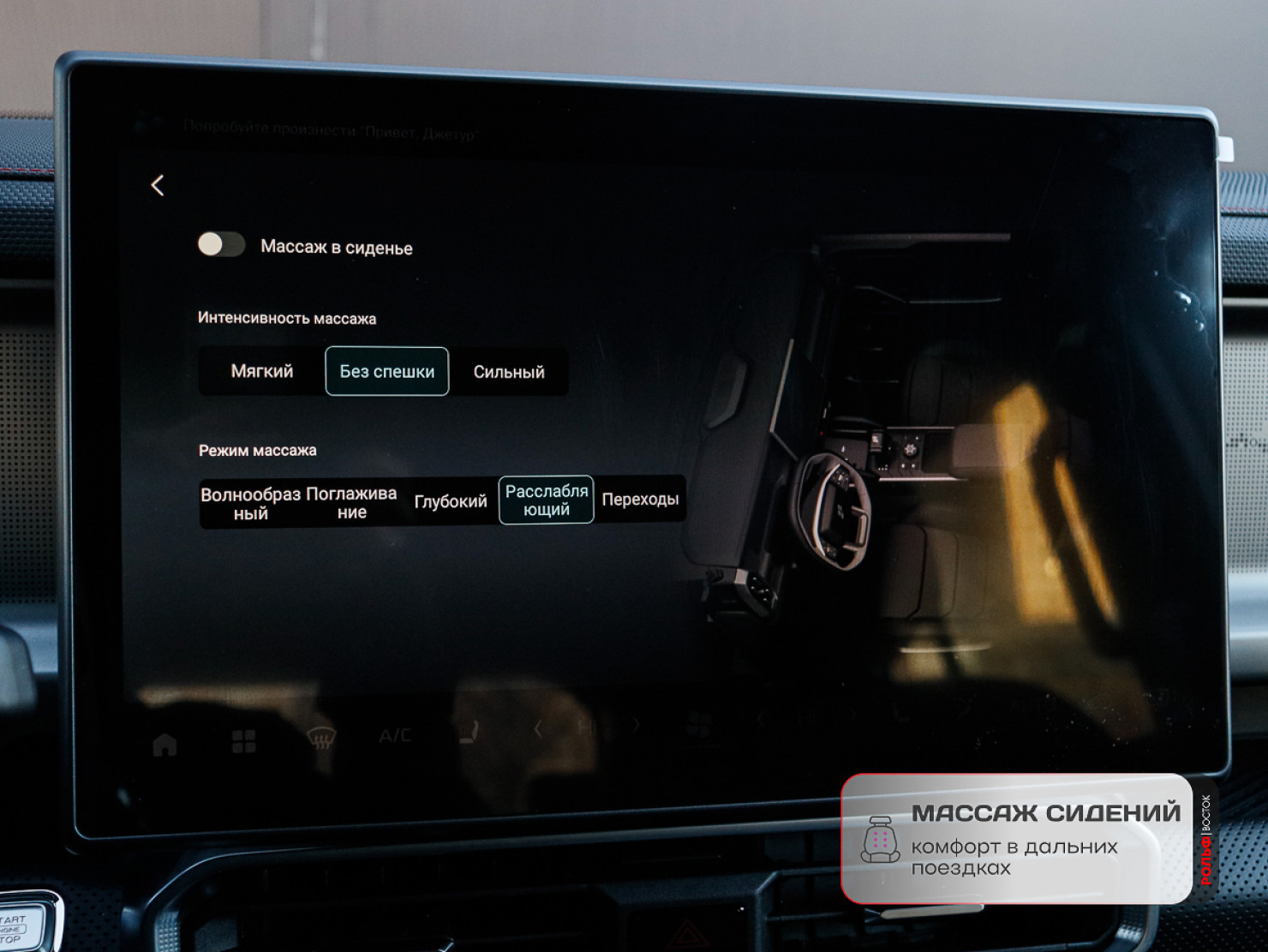Screen dimensions: 1268x952
Task: Open the home screen icon
Action: [164, 745]
